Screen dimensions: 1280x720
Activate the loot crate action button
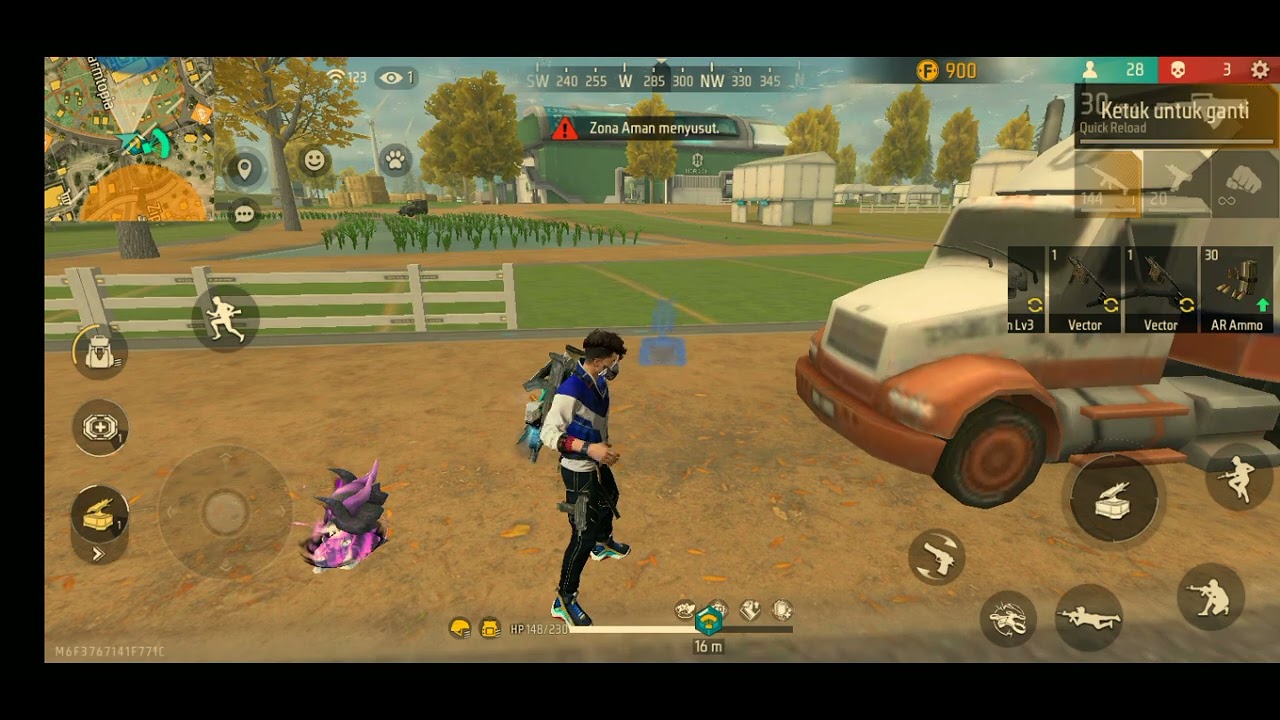[x=1114, y=499]
